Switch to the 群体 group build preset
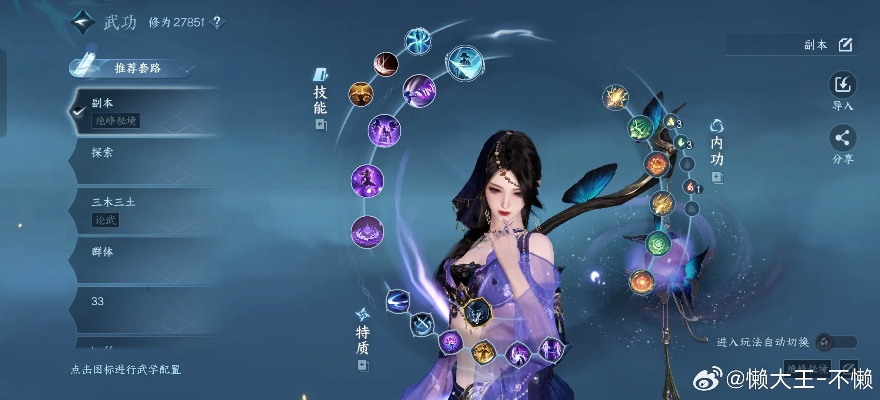 [x=140, y=252]
